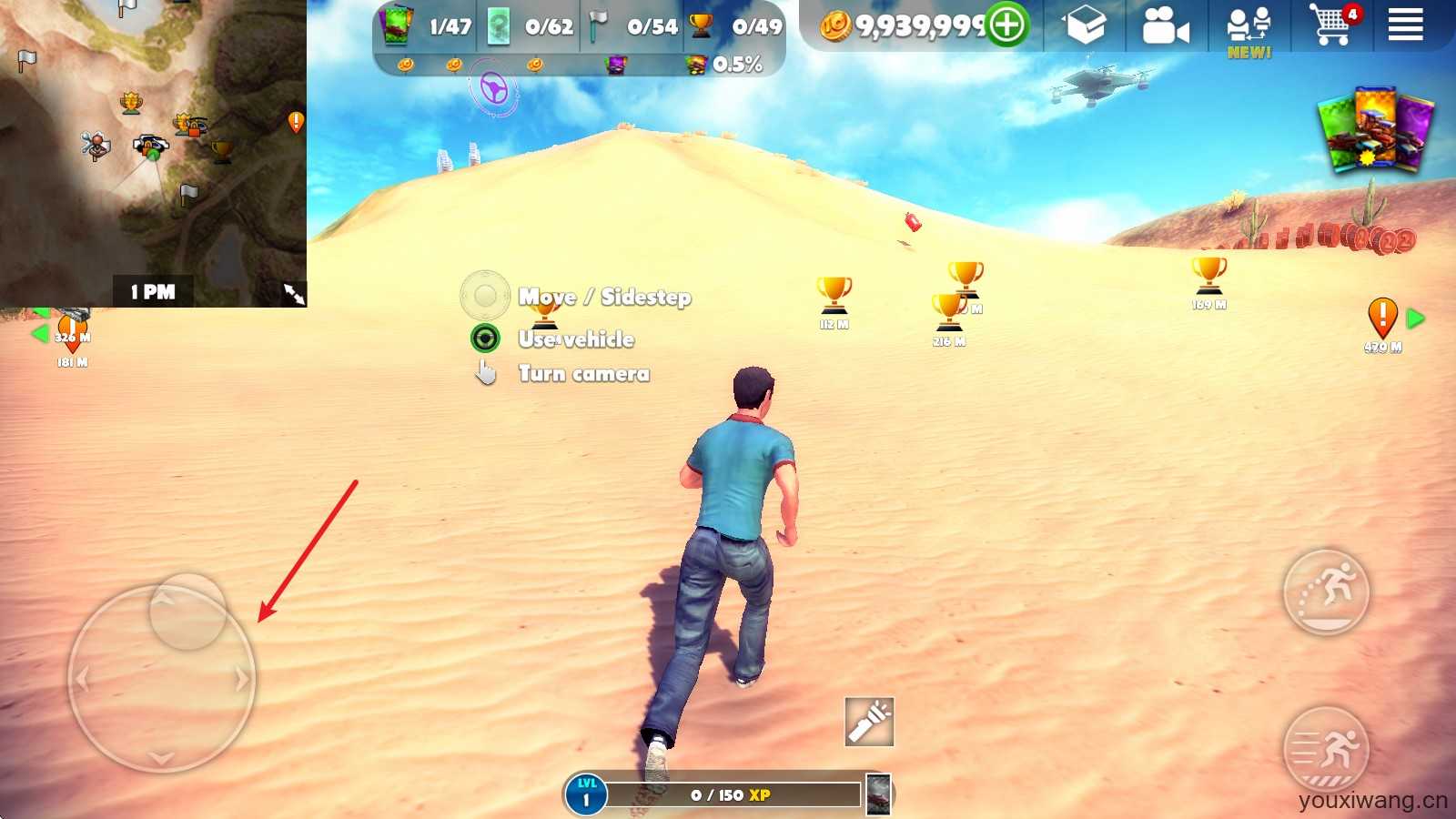The width and height of the screenshot is (1456, 819).
Task: Open the trophy counter 0/49
Action: pyautogui.click(x=737, y=26)
